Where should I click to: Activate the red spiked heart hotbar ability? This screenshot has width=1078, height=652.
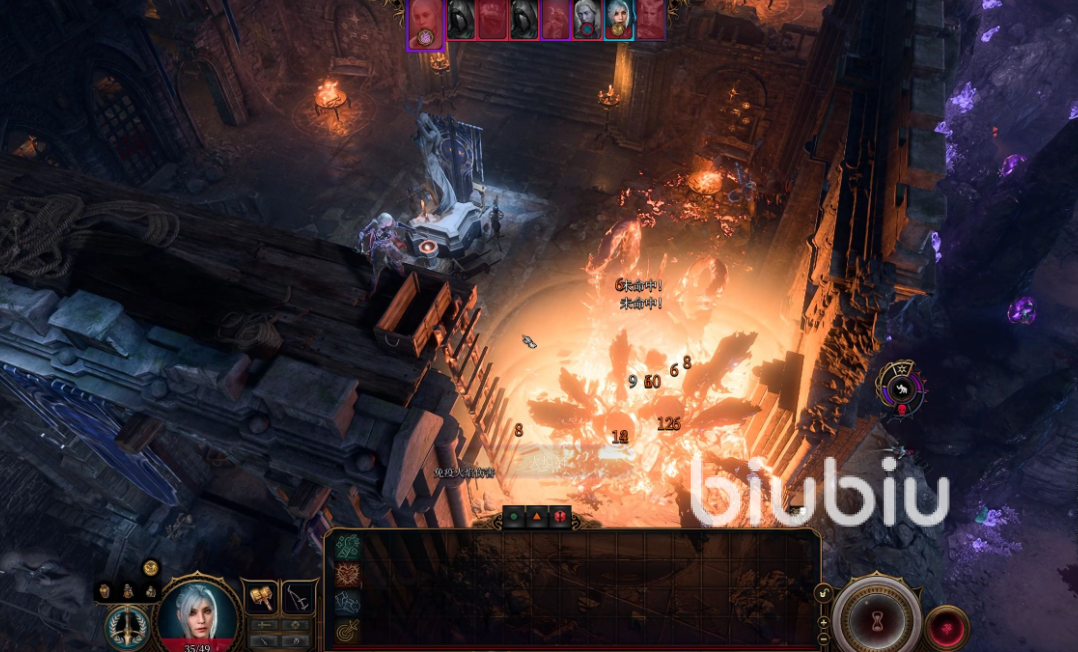point(347,574)
